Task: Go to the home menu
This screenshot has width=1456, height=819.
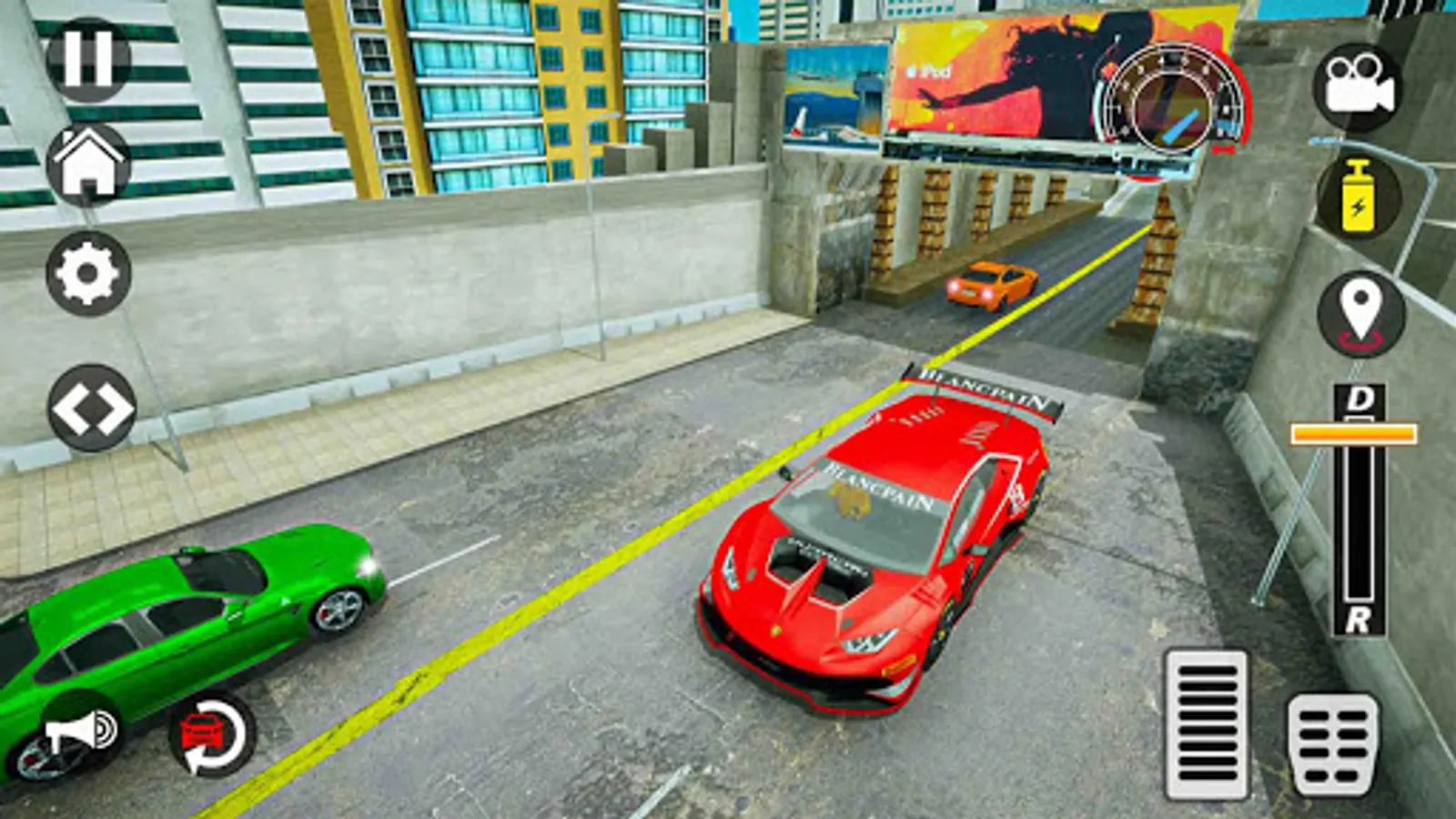Action: 88,164
